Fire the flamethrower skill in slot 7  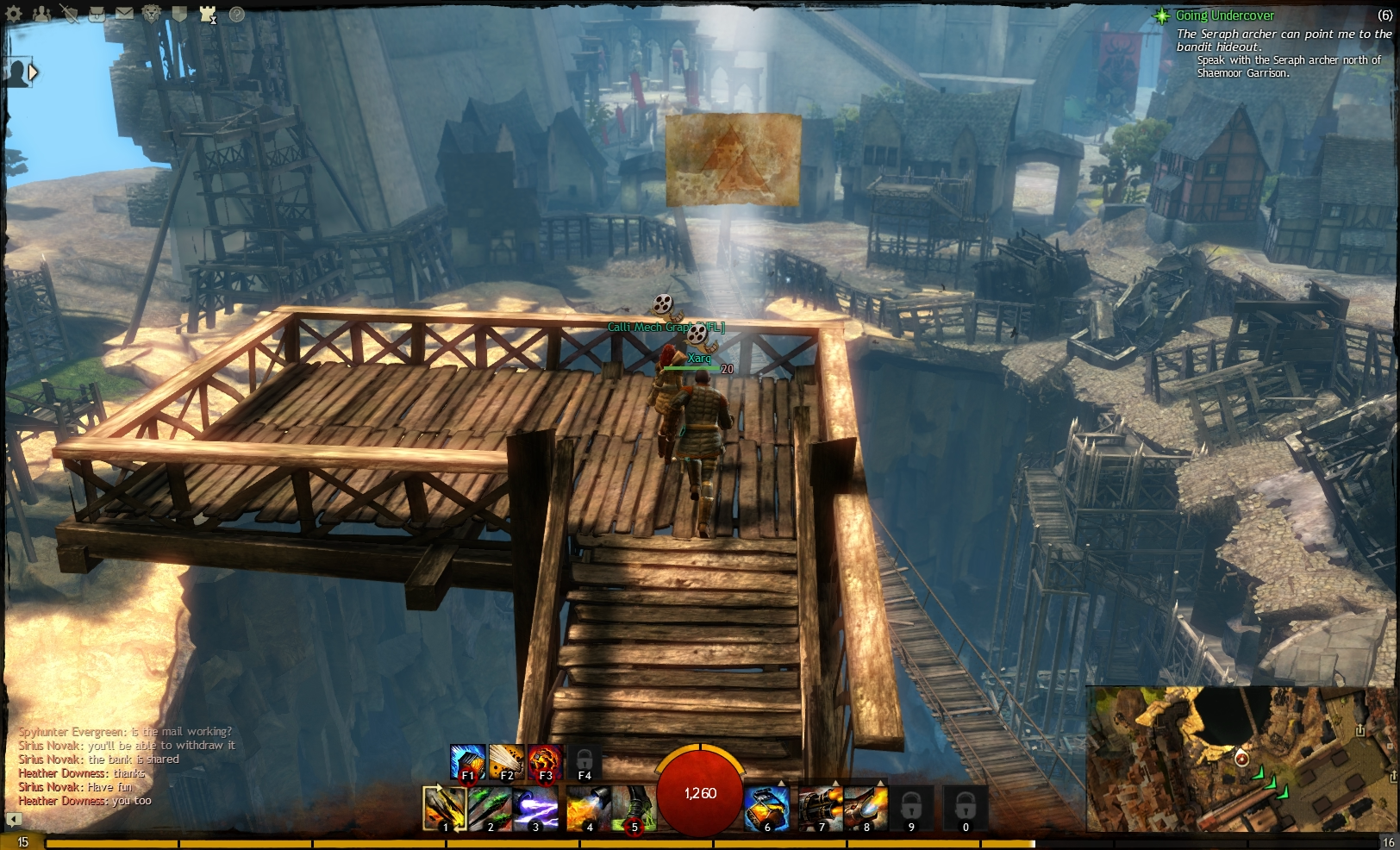(821, 809)
